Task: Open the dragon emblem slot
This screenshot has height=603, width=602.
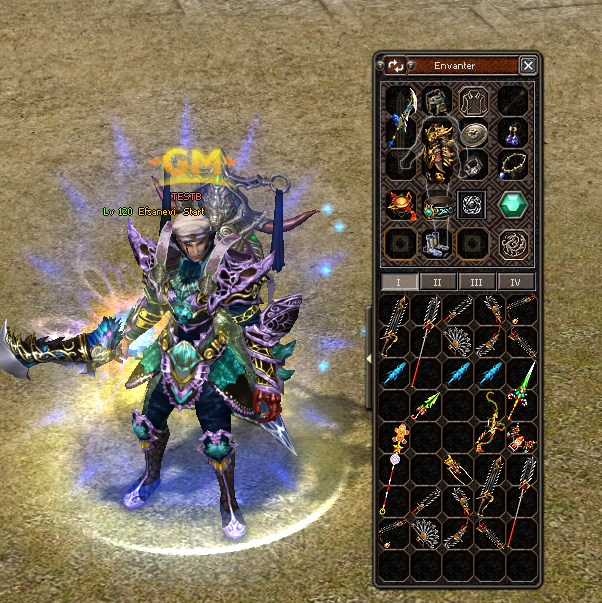Action: (x=514, y=243)
